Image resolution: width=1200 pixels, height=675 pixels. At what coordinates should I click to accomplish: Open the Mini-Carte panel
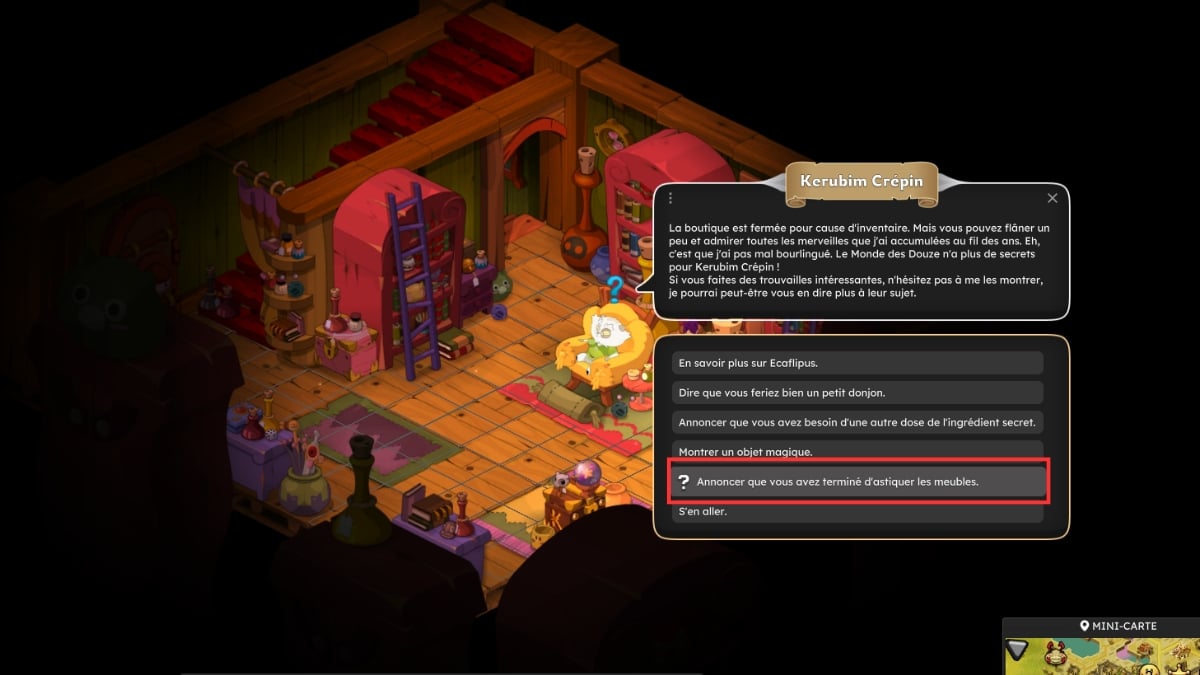coord(1118,626)
